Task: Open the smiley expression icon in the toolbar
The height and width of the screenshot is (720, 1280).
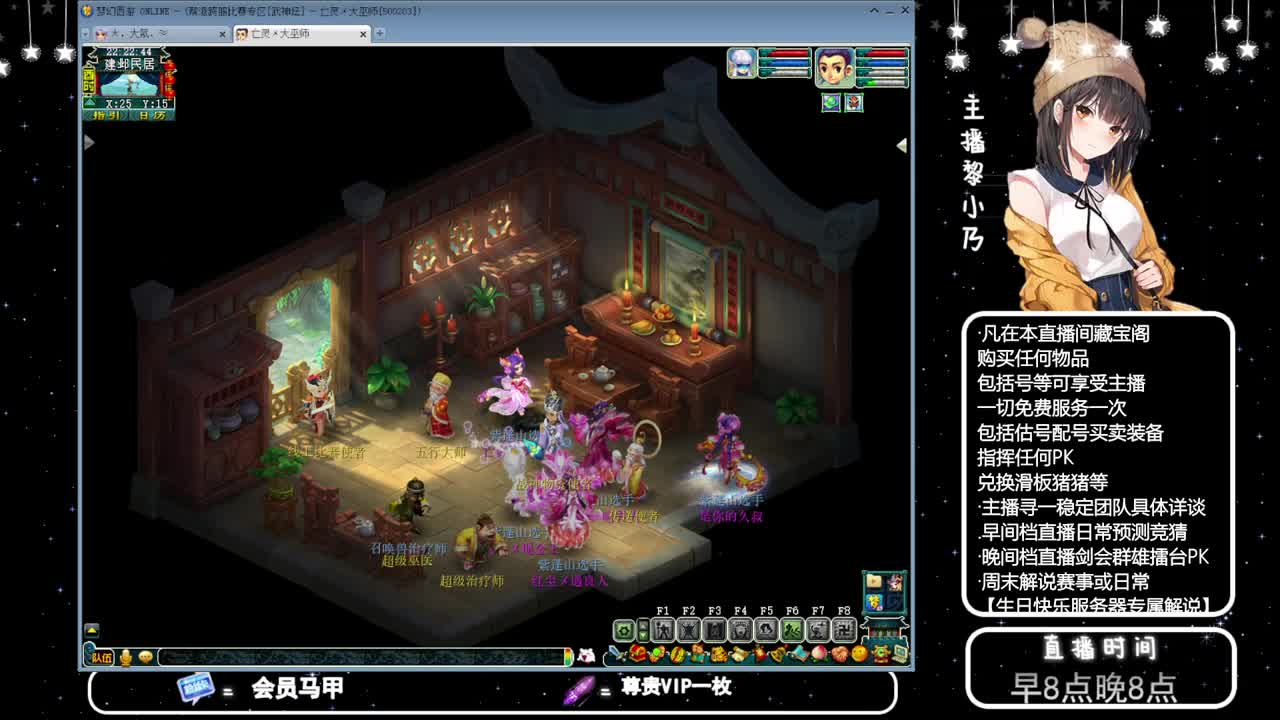Action: point(858,653)
